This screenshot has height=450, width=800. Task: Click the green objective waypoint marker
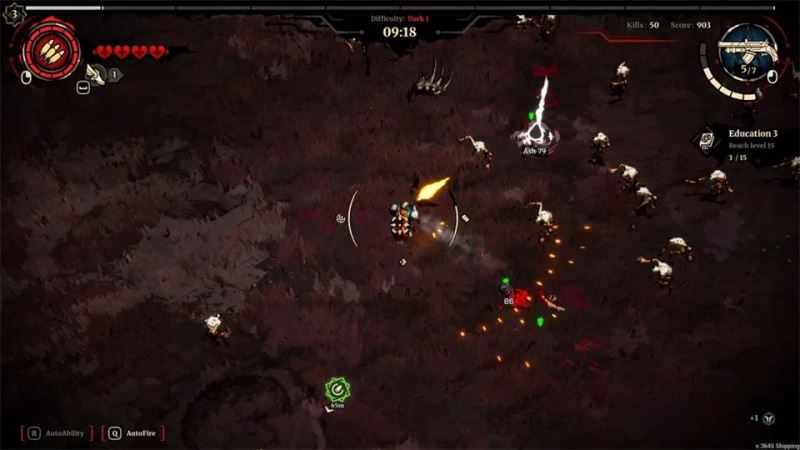[337, 388]
